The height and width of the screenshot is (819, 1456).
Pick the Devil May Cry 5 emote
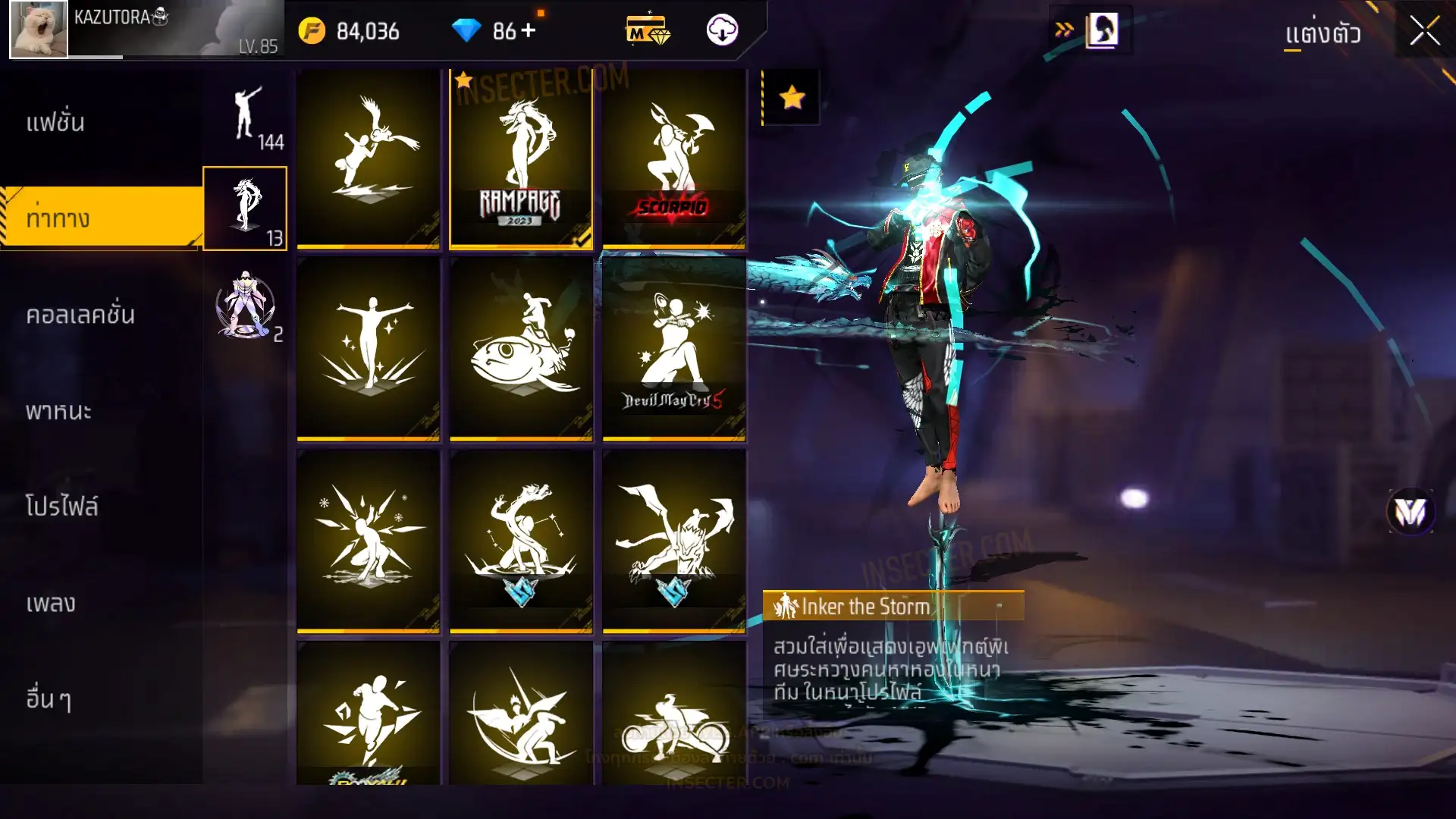coord(674,349)
